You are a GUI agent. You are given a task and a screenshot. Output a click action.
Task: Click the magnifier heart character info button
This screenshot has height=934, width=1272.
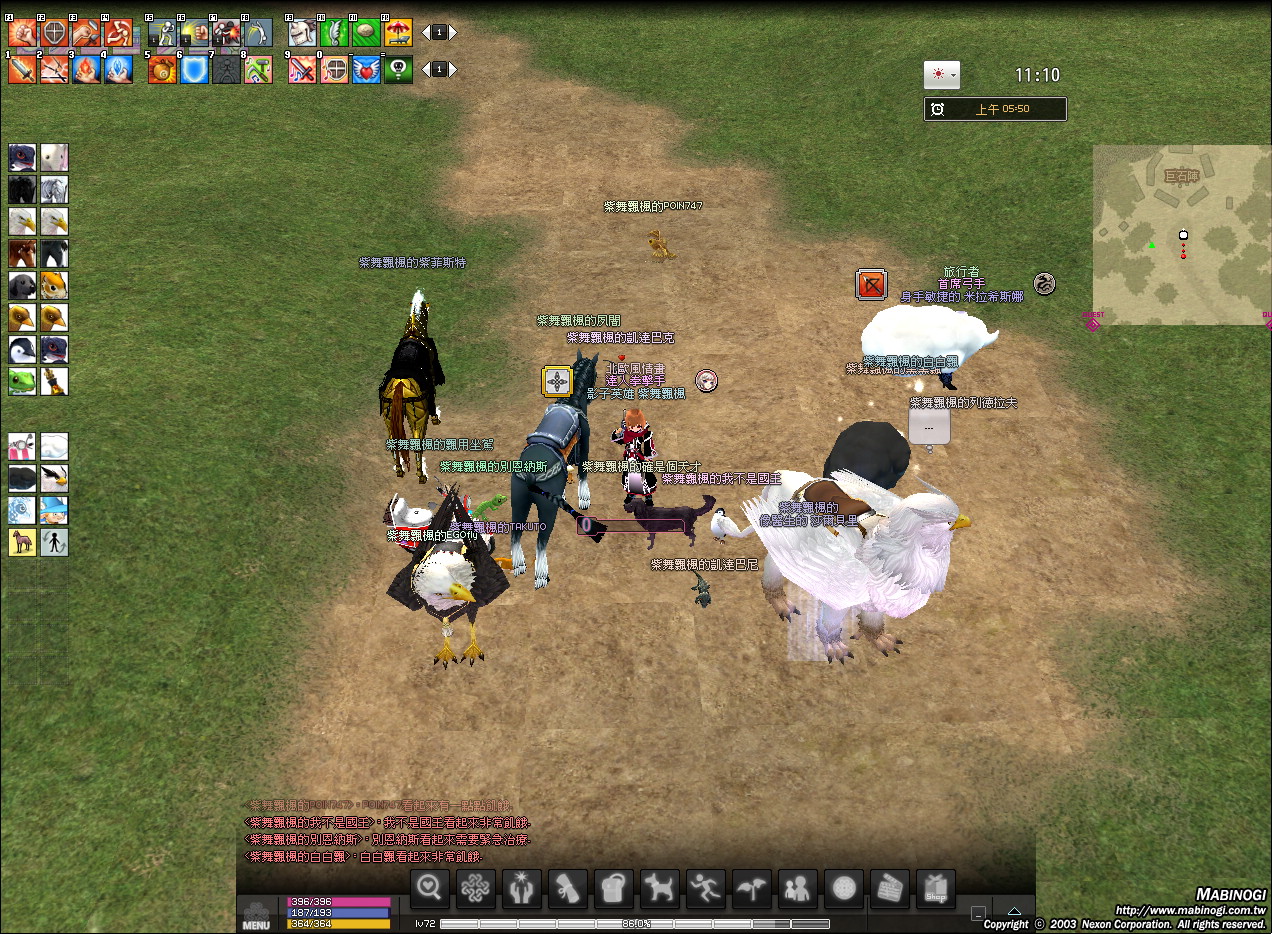[x=430, y=889]
